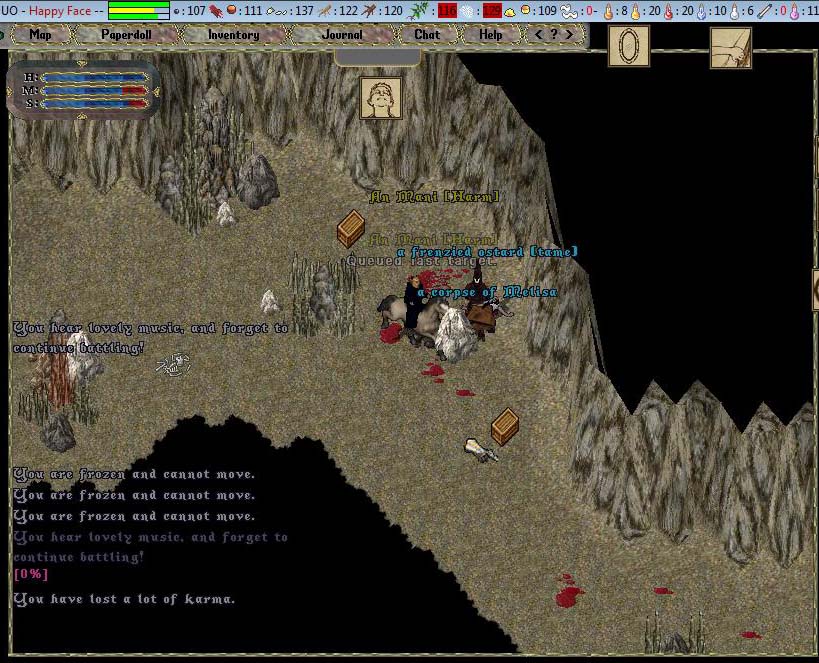
Task: Click the '< ? >' menu bar button
Action: tap(555, 34)
